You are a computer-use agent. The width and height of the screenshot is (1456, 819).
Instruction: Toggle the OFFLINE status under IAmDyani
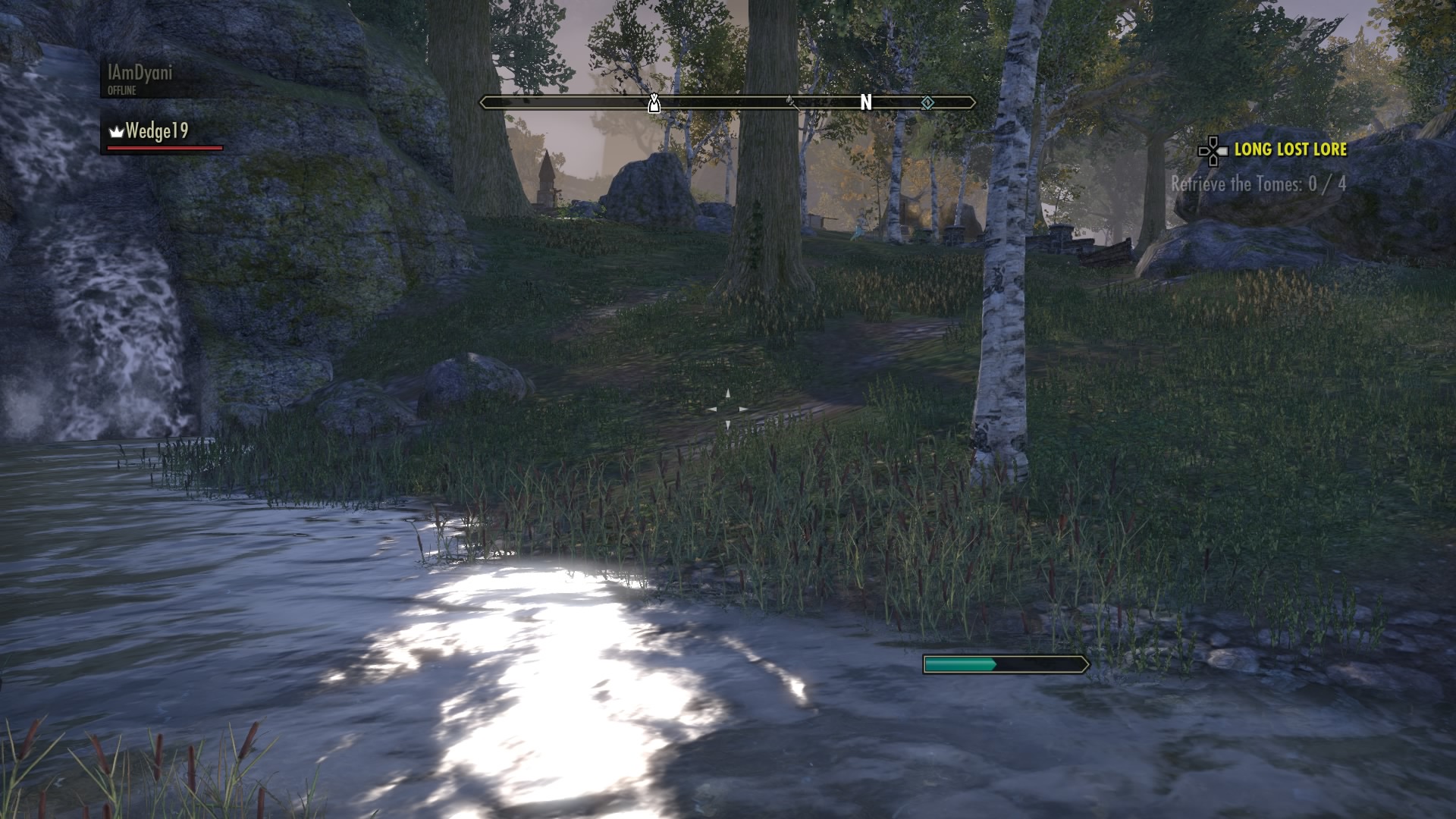click(x=121, y=91)
